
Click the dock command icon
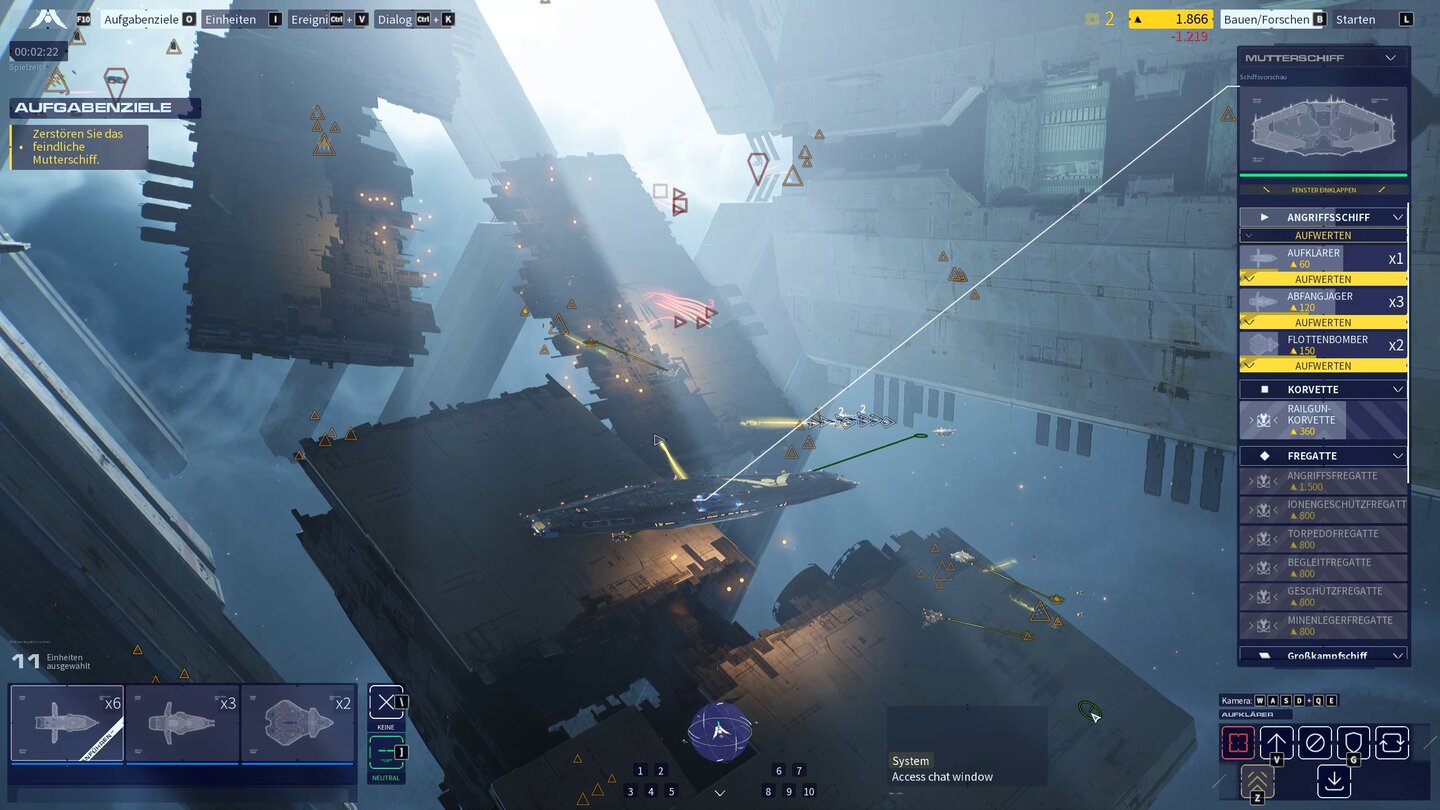coord(1333,780)
